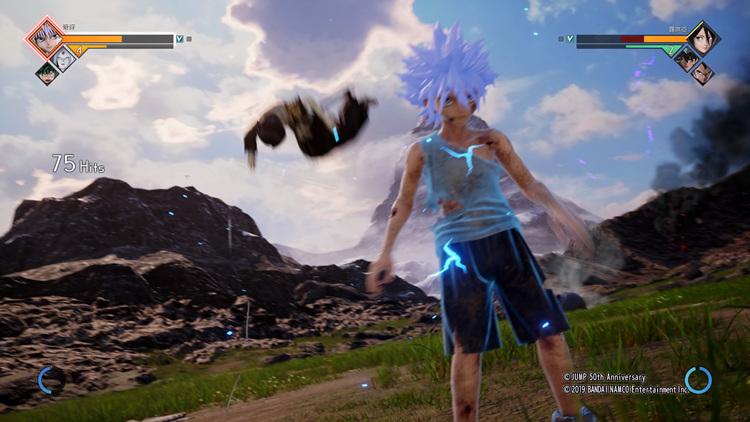This screenshot has width=750, height=422.
Task: Choose the green-haired Deku support portrait
Action: (47, 73)
